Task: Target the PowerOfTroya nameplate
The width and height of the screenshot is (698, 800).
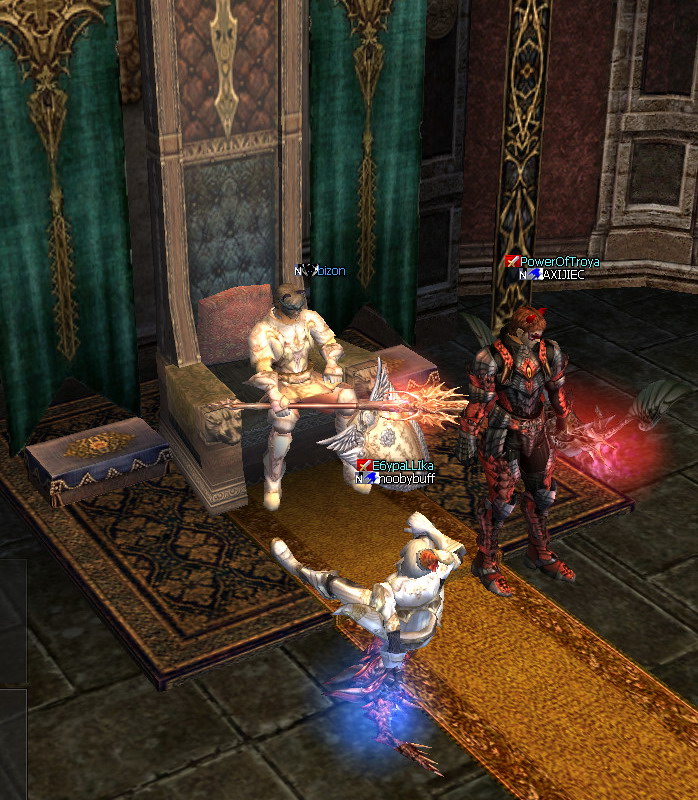Action: click(x=559, y=262)
